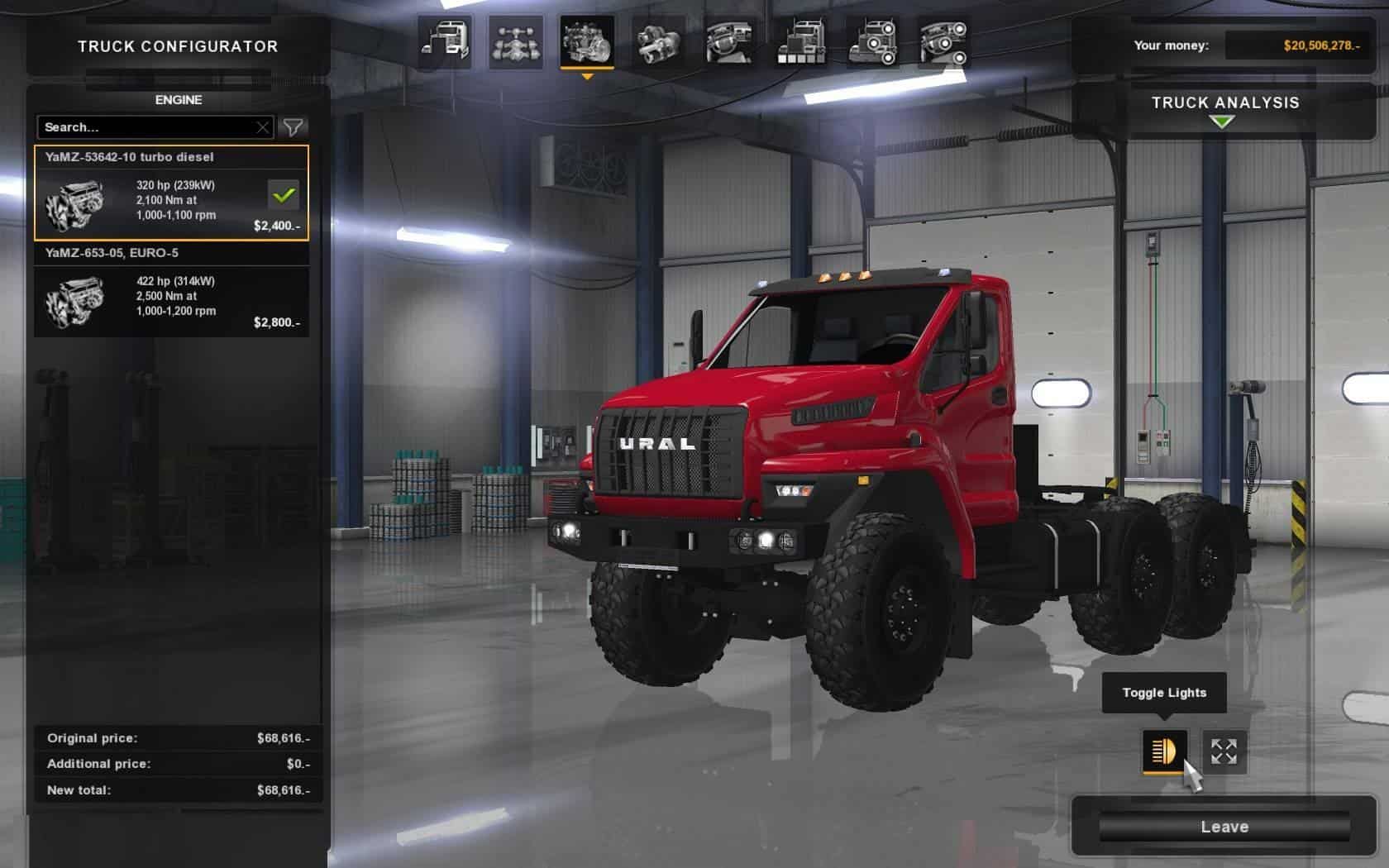Open the transmission category tab

(x=658, y=41)
